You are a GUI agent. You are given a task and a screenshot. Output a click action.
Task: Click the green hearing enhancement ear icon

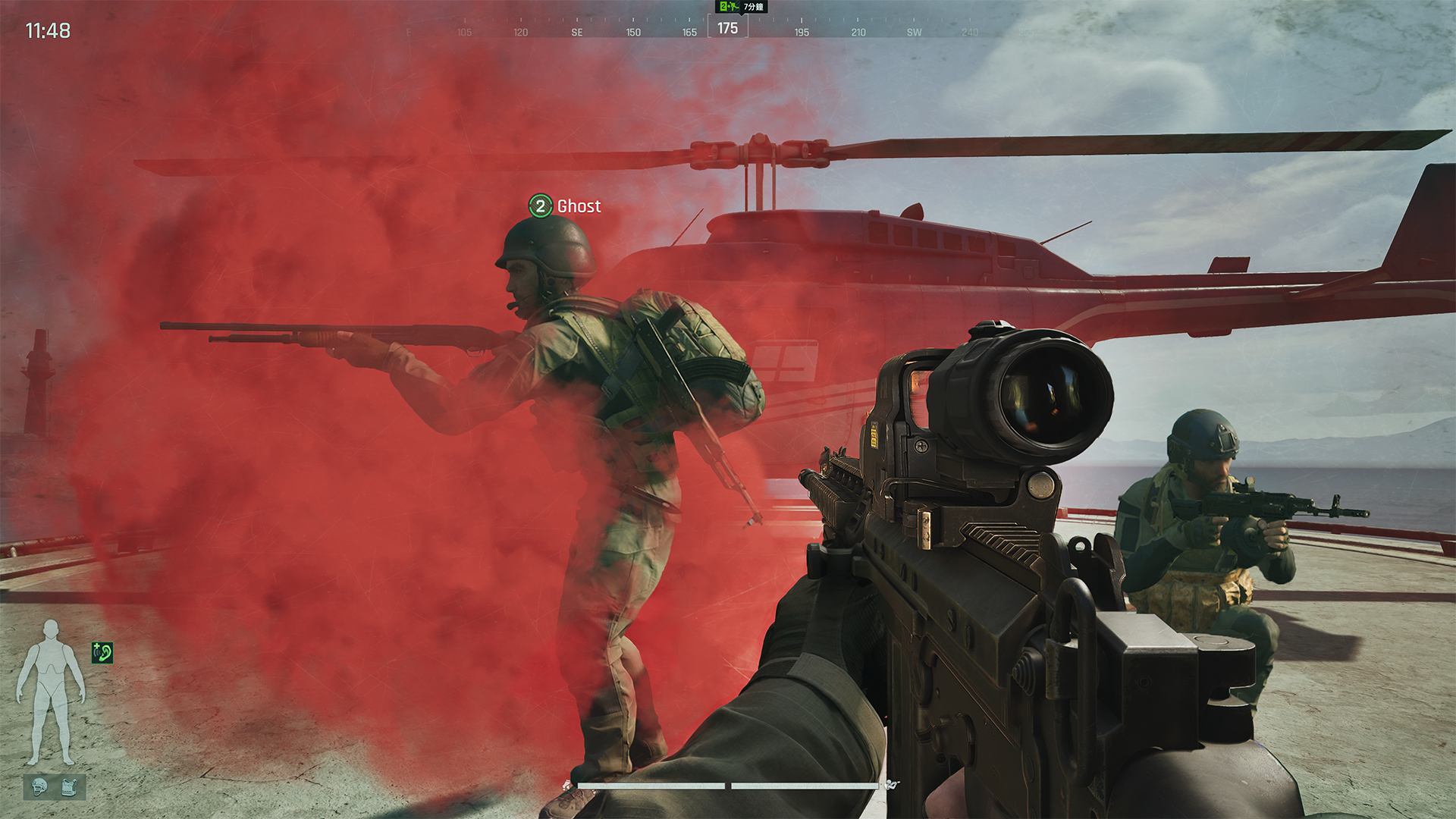(101, 652)
